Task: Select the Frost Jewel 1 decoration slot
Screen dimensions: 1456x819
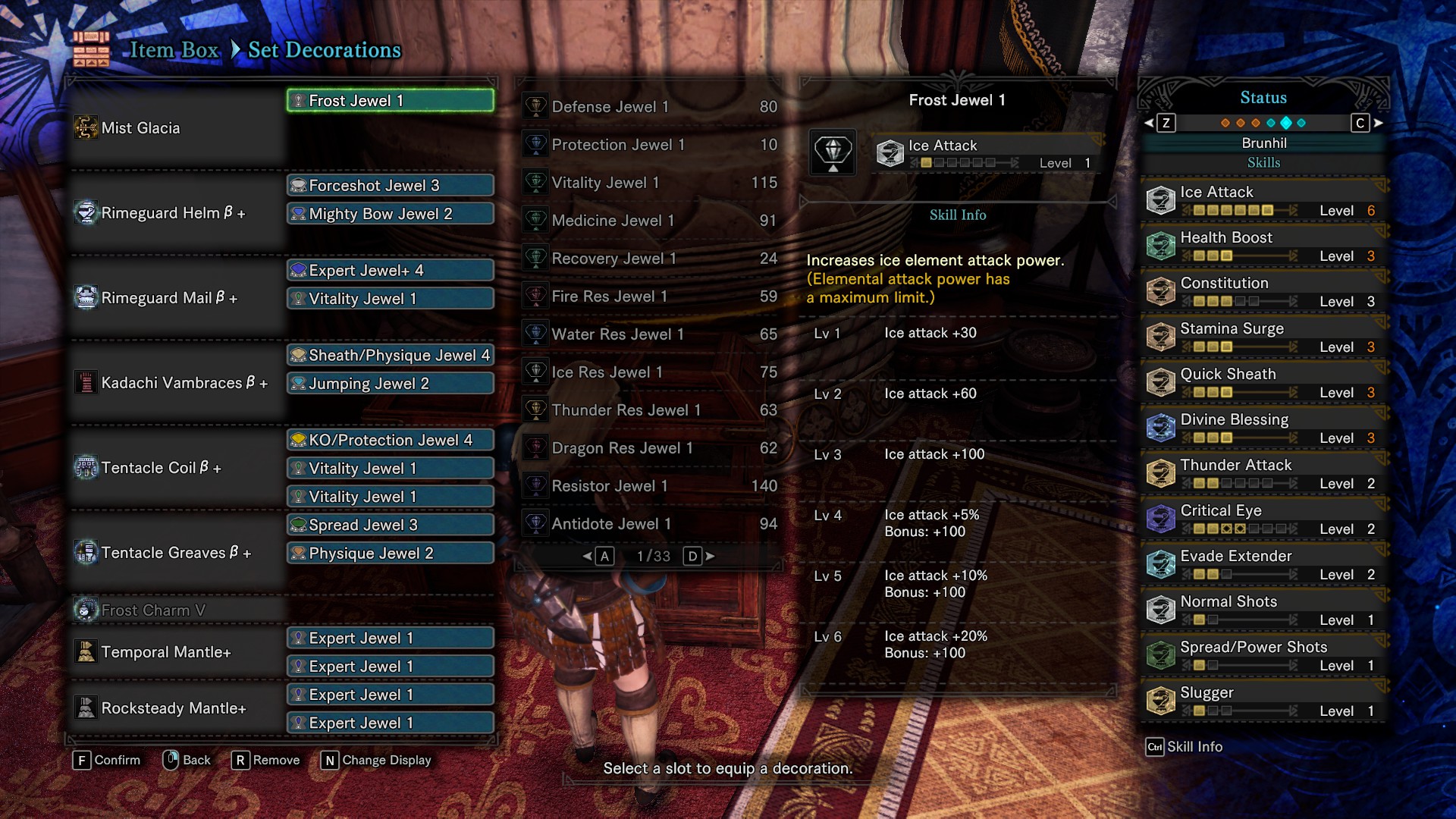Action: pyautogui.click(x=391, y=101)
